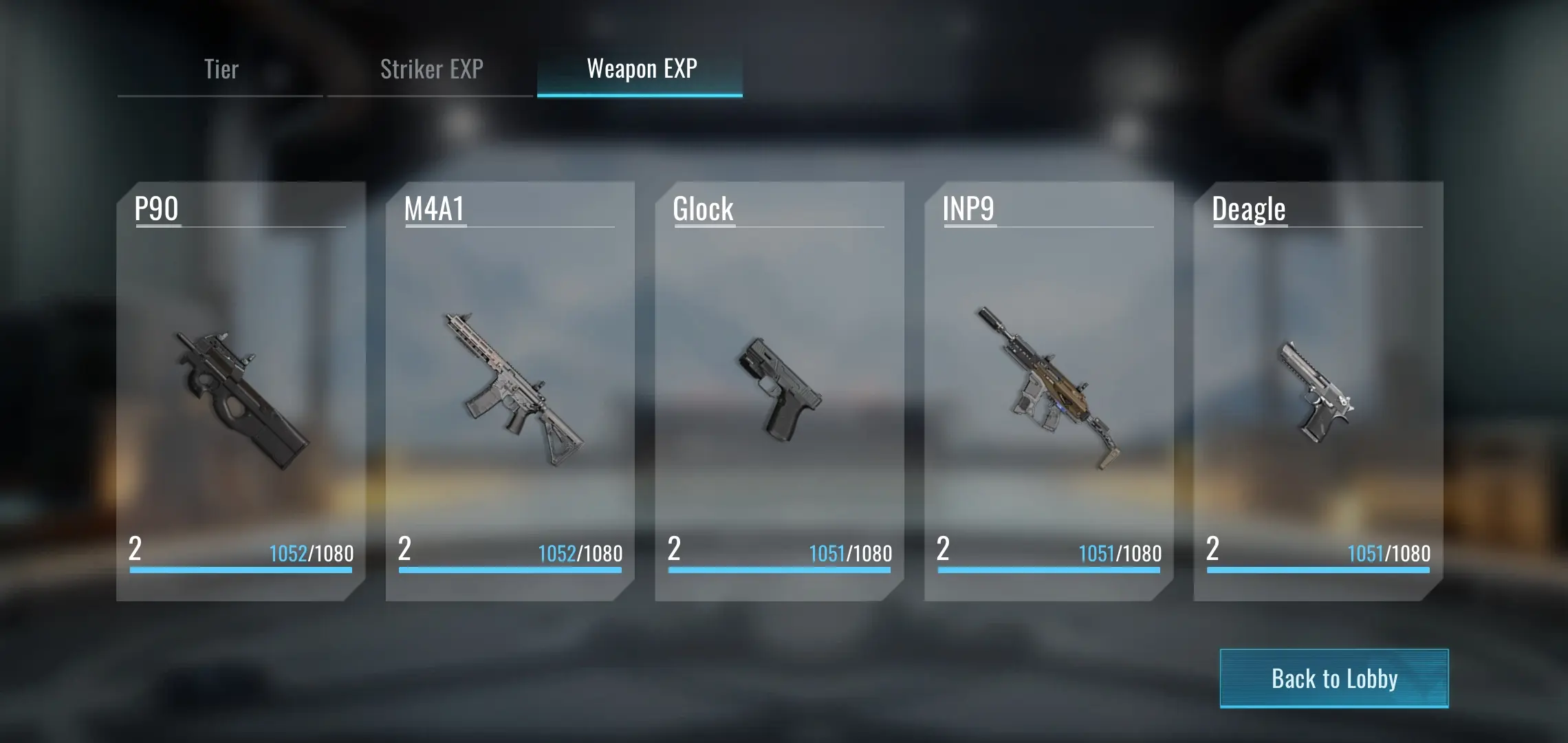
Task: Click the Glock weapon card
Action: pos(779,391)
